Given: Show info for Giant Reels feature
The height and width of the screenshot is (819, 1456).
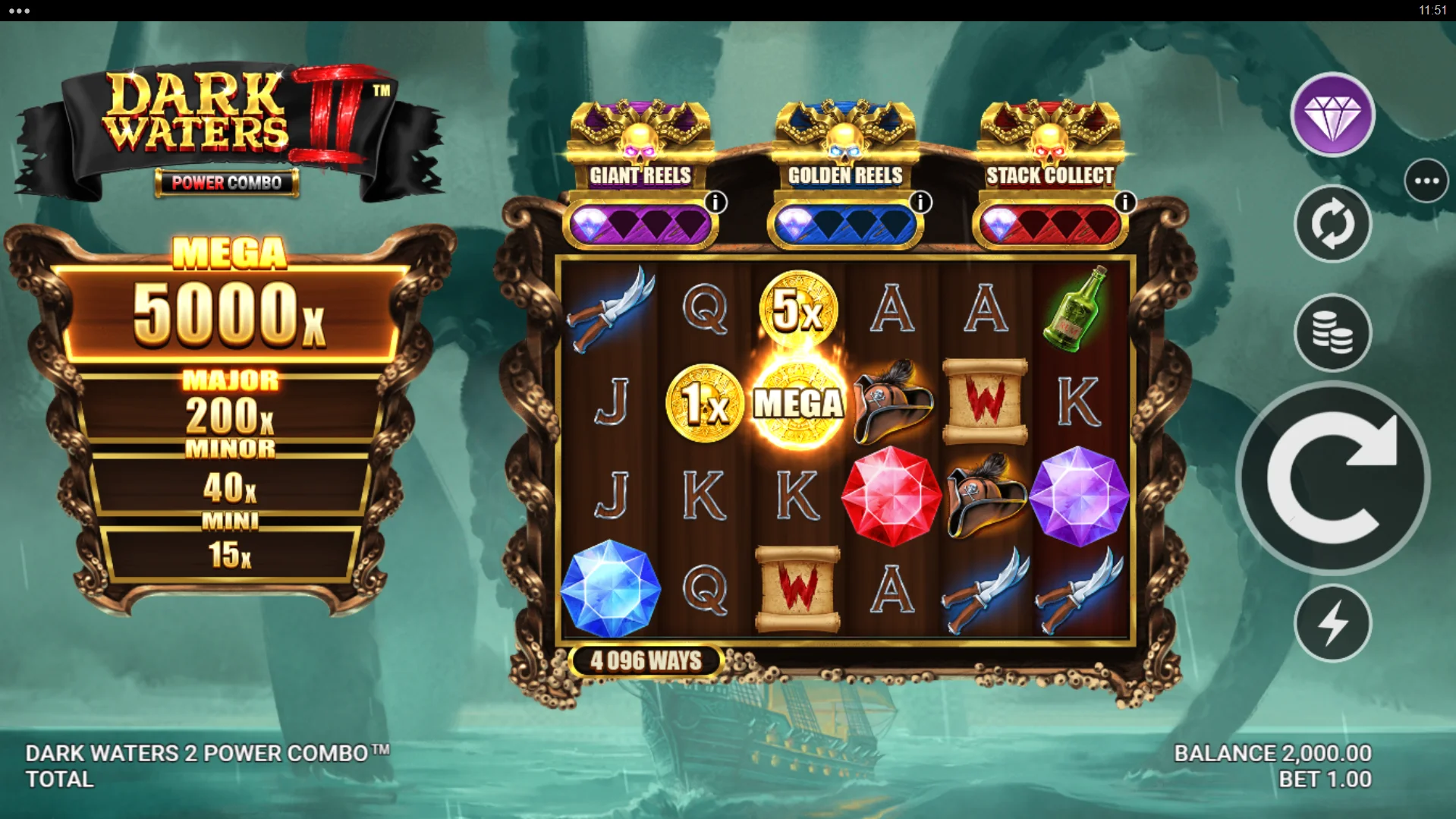Looking at the screenshot, I should (x=715, y=203).
